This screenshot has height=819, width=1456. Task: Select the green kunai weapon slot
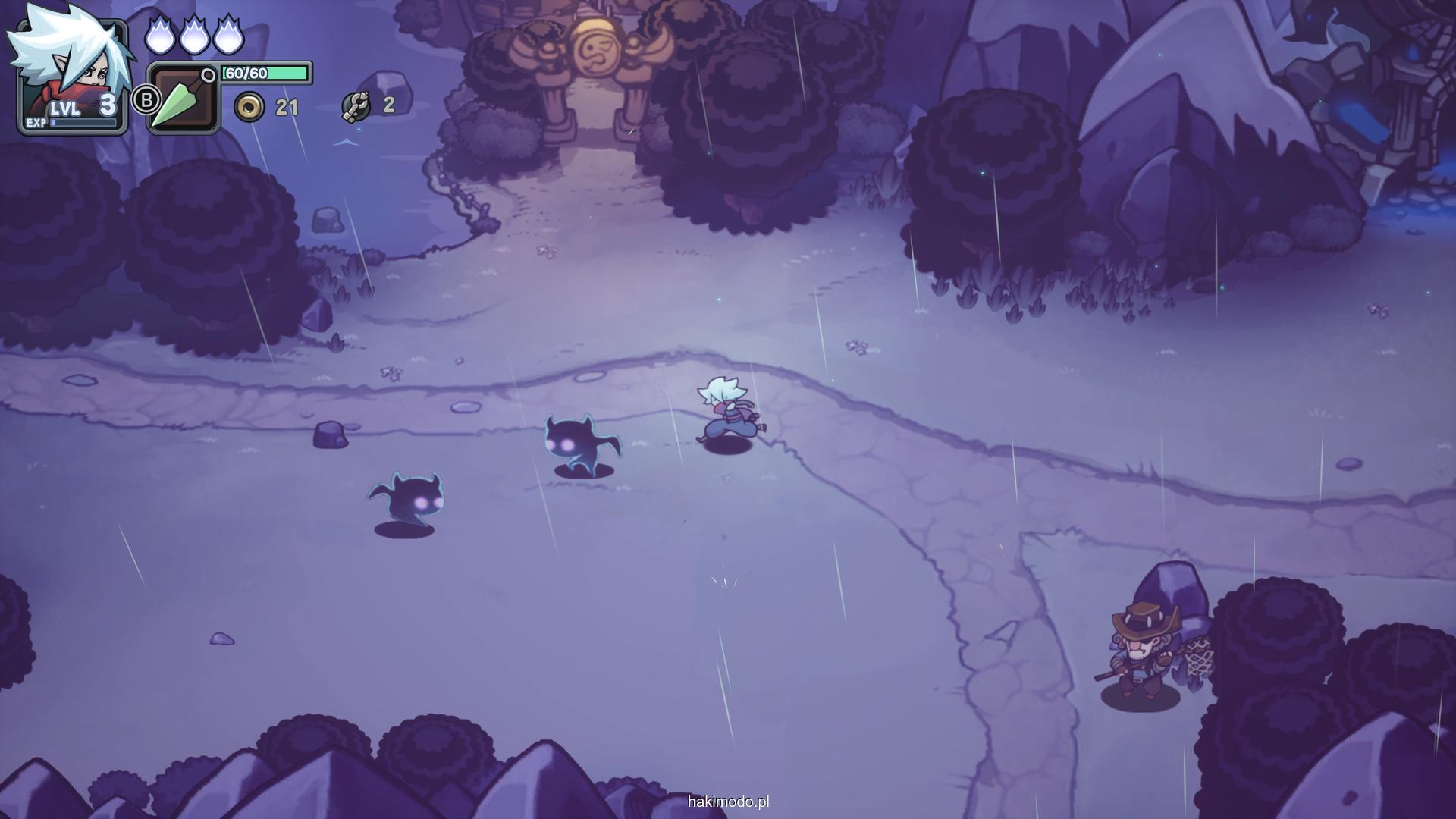click(183, 99)
